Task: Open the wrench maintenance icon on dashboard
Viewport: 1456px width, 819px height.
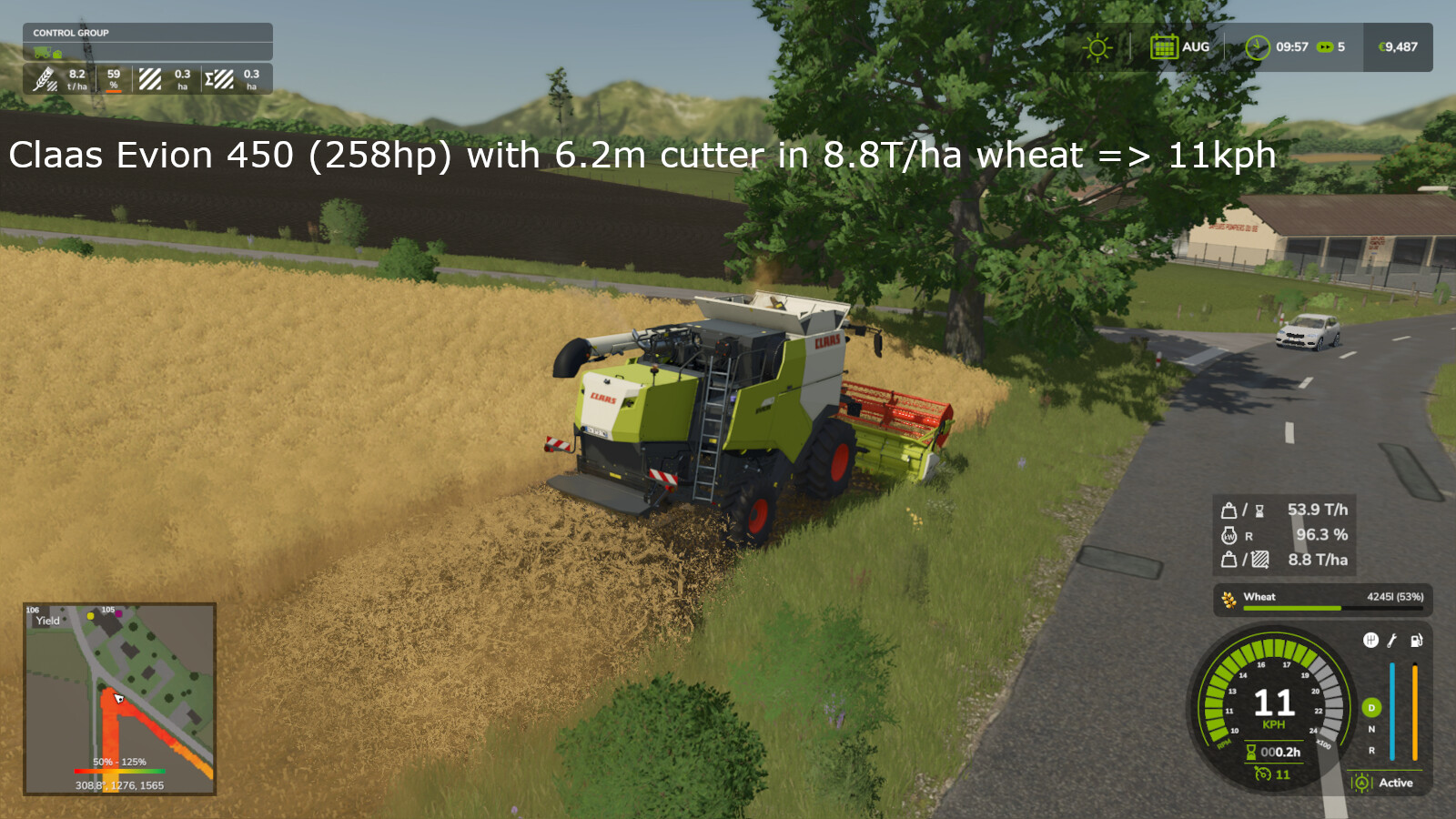Action: click(1390, 642)
